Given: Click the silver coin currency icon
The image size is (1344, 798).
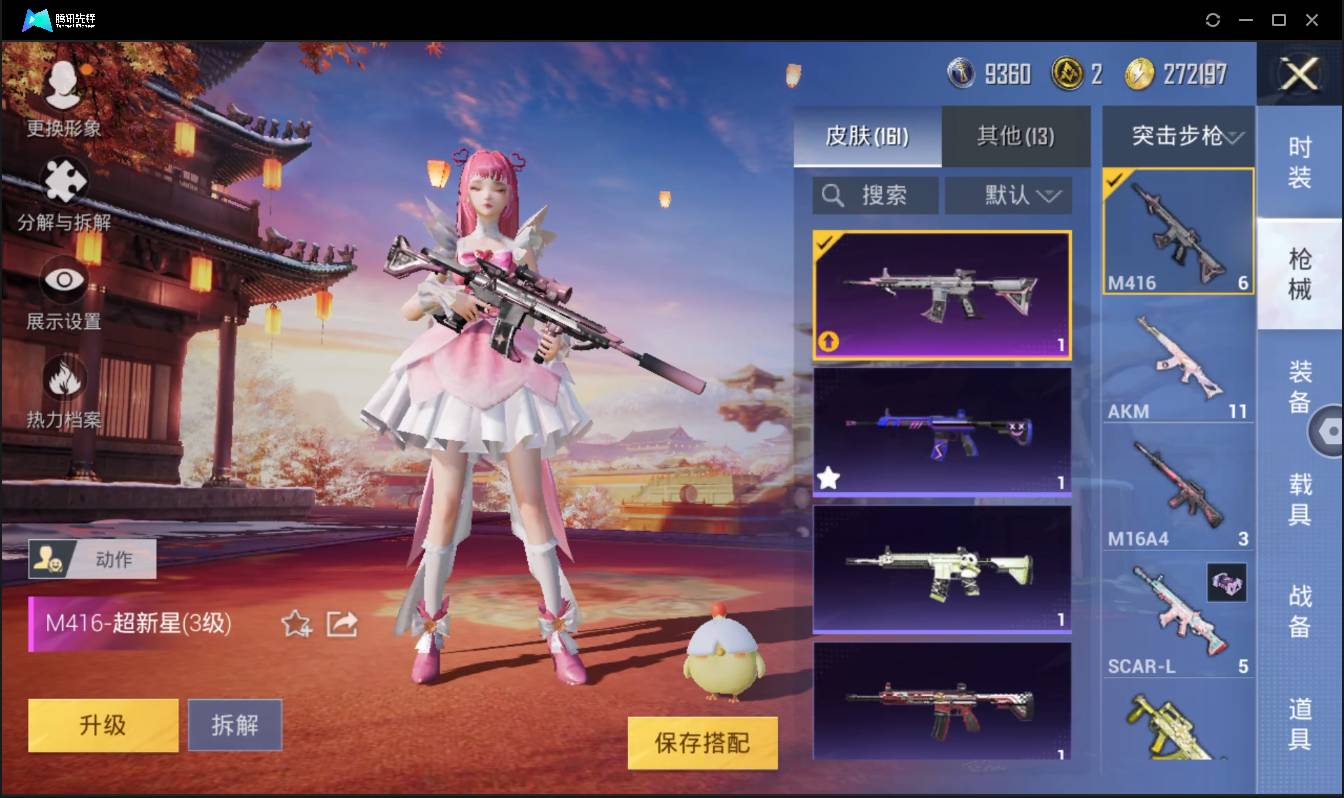Looking at the screenshot, I should click(x=961, y=73).
